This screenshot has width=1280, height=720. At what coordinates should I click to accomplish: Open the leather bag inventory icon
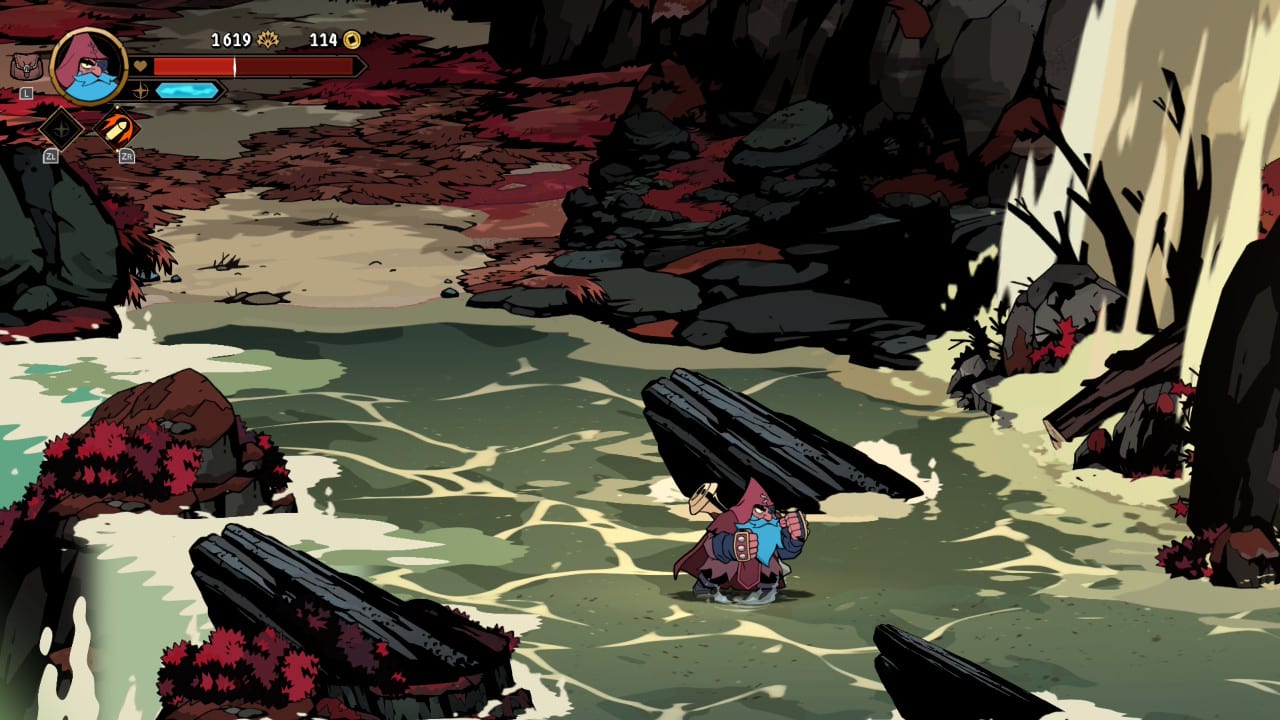point(24,68)
